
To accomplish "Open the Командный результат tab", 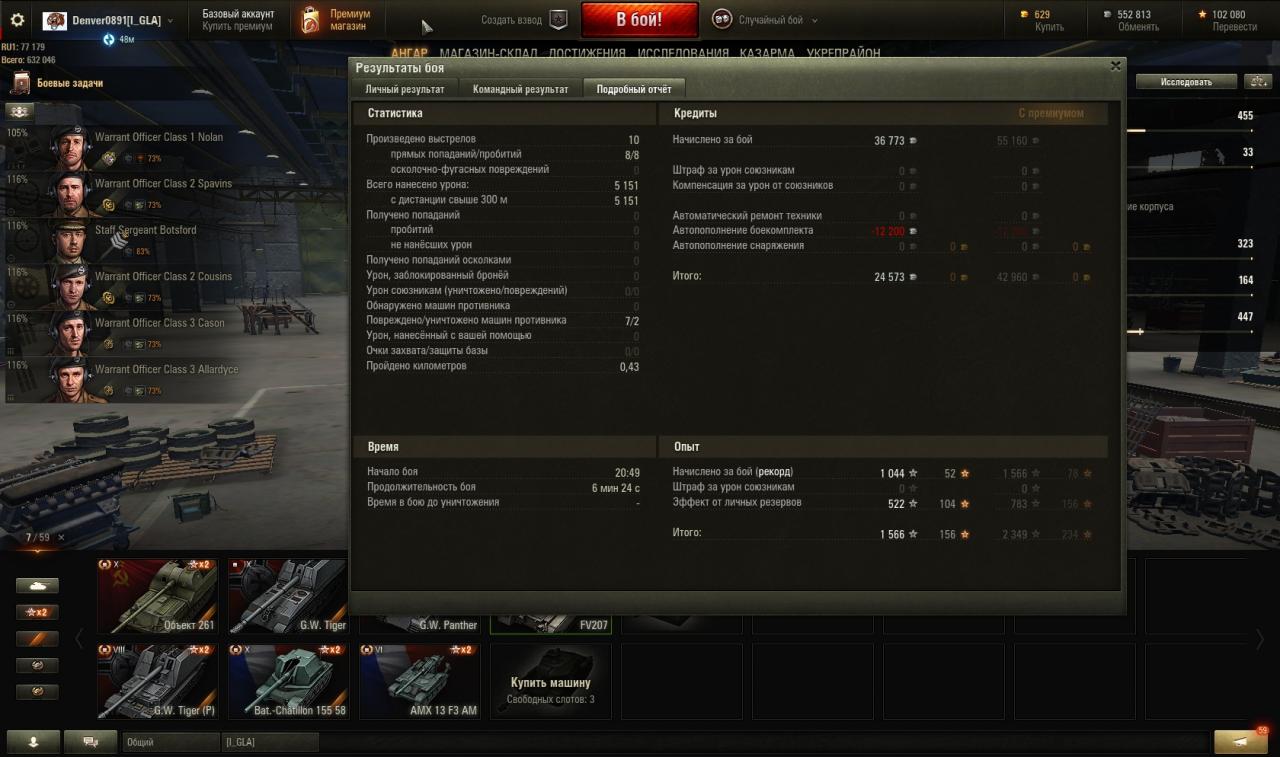I will (x=520, y=89).
